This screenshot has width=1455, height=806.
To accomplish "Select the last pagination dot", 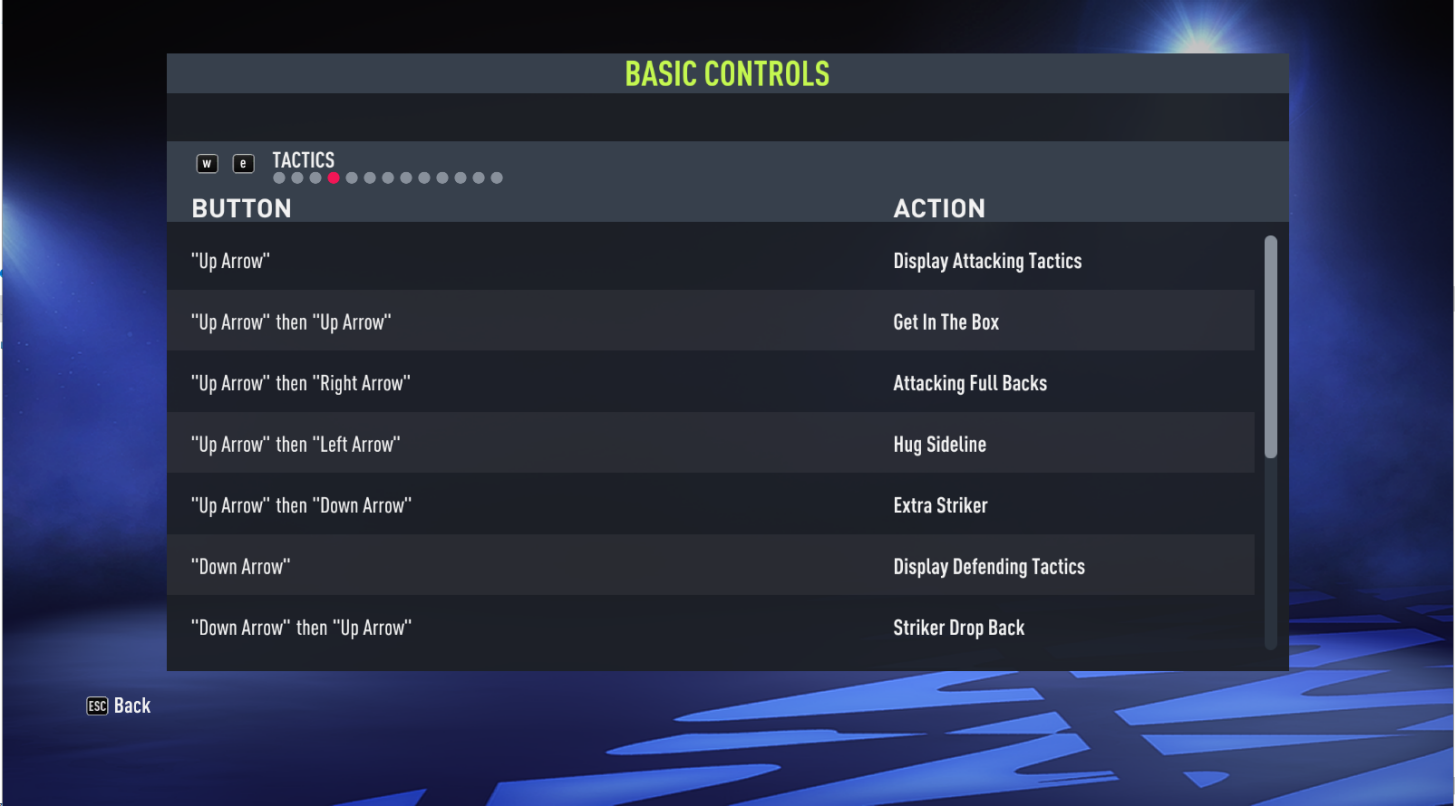I will coord(496,177).
